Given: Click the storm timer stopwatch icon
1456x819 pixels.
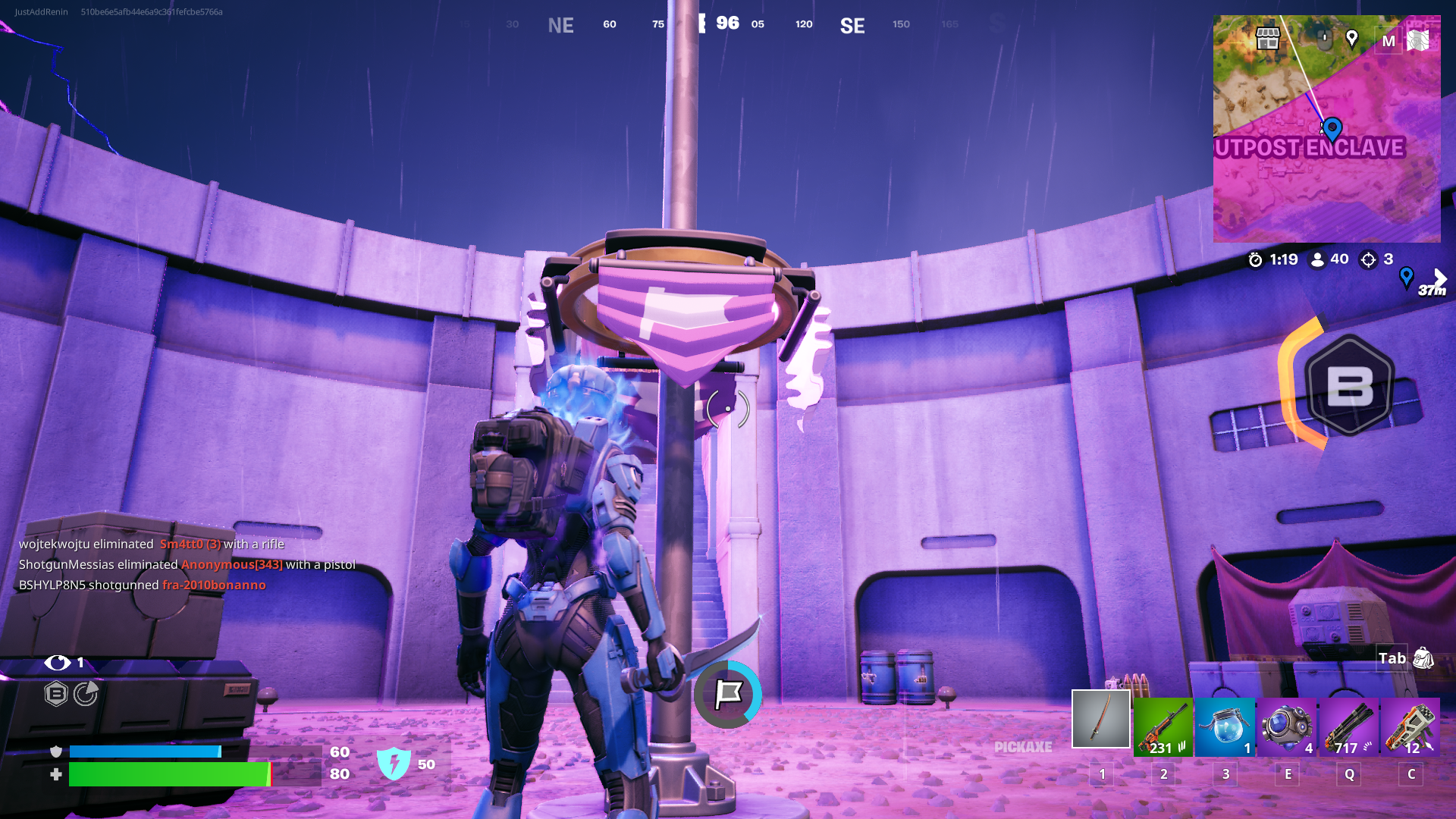Looking at the screenshot, I should 1256,259.
